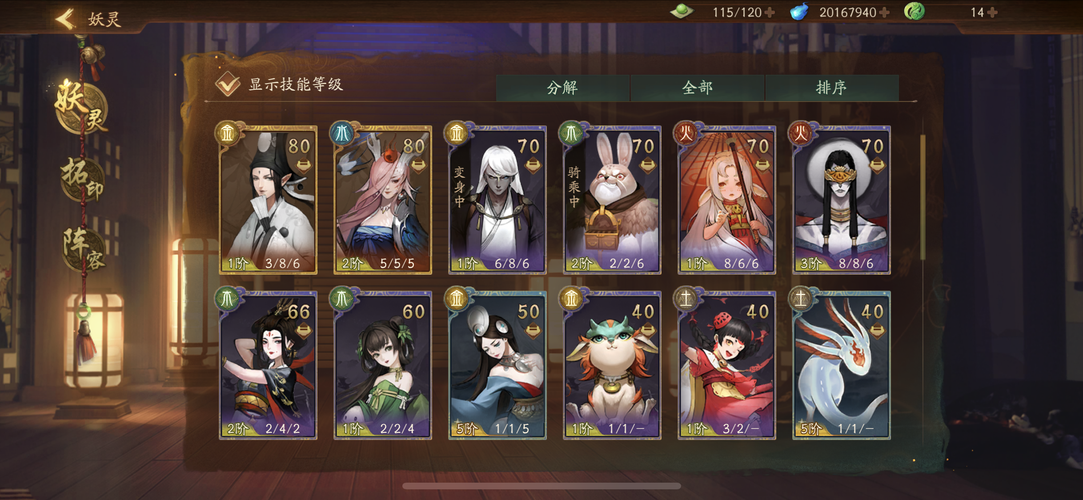Pick the red umbrella girl spirit card
Screen dimensions: 1083x500
[725, 199]
